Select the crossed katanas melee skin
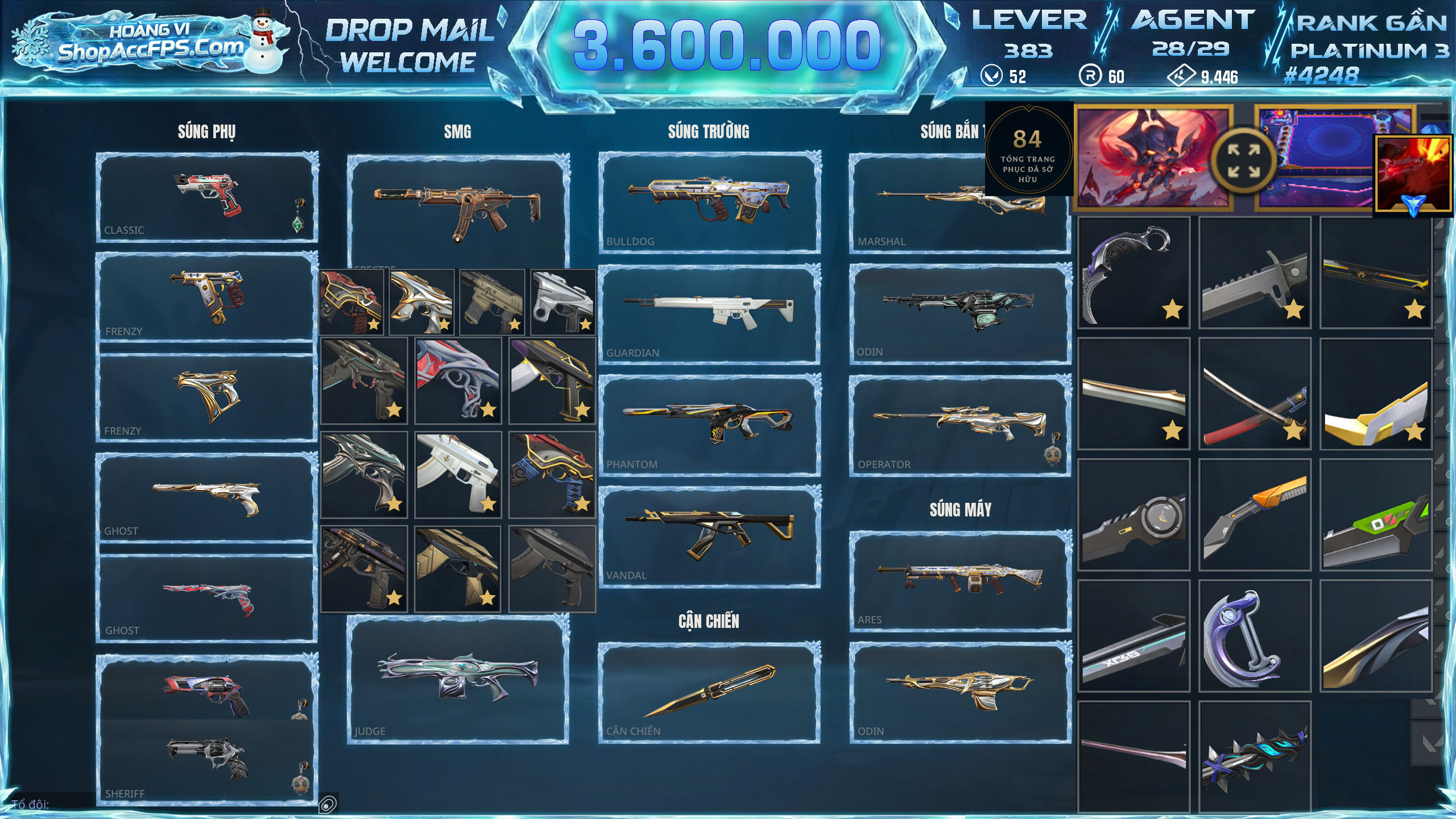 [x=1255, y=394]
